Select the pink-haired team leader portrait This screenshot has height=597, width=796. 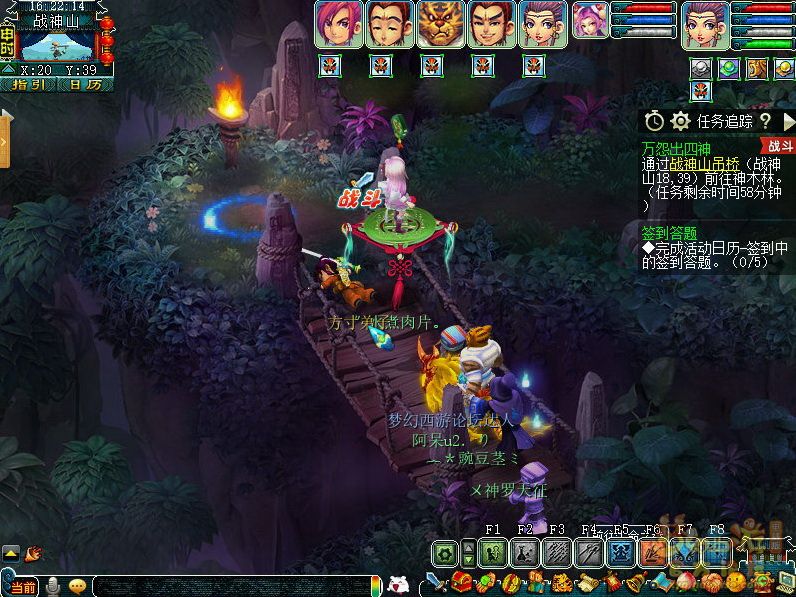coord(338,25)
